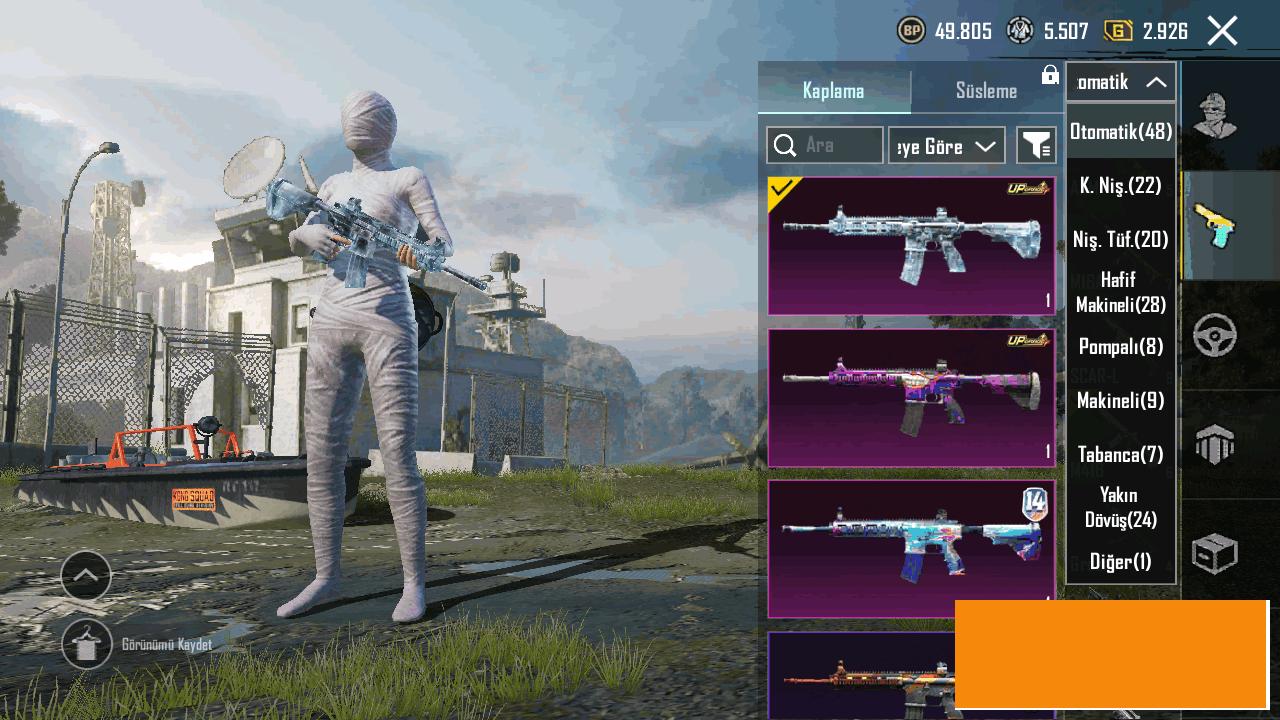The width and height of the screenshot is (1280, 720).
Task: Choose Hafif Makineli(28) category
Action: 1121,292
